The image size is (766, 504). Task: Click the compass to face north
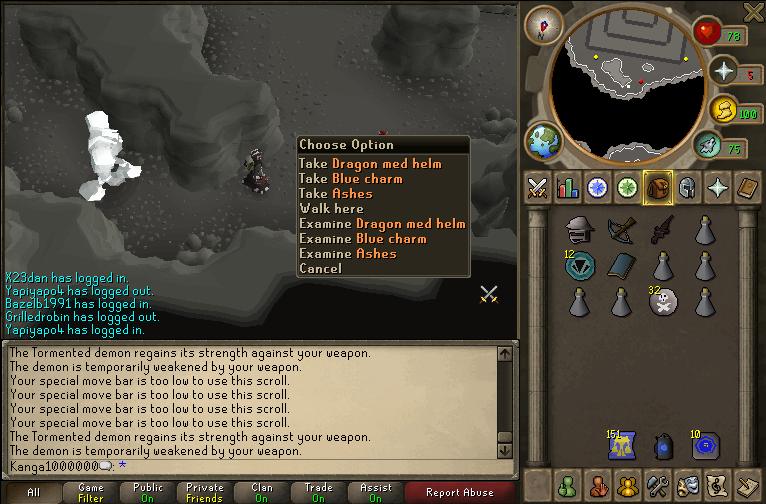pyautogui.click(x=543, y=24)
